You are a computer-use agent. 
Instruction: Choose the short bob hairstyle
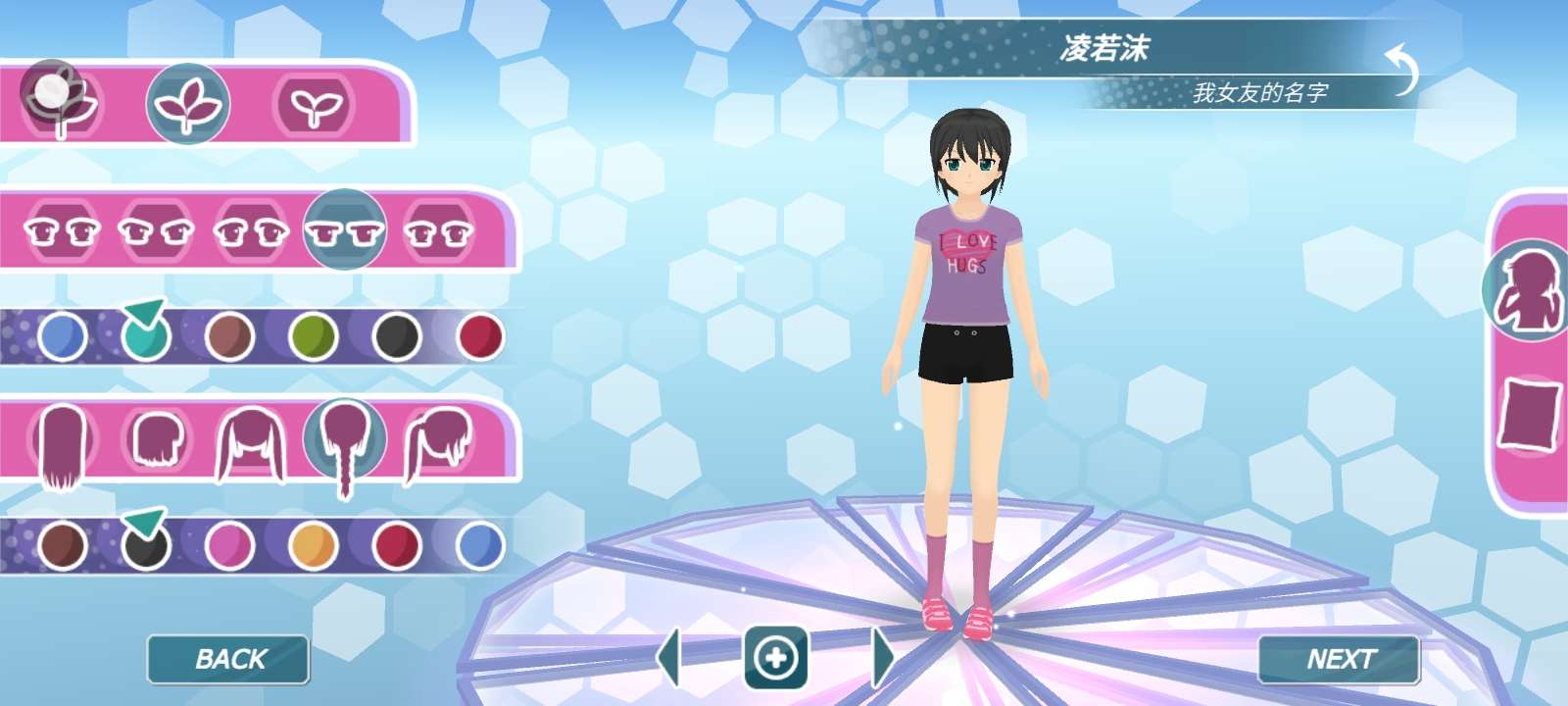pyautogui.click(x=158, y=440)
